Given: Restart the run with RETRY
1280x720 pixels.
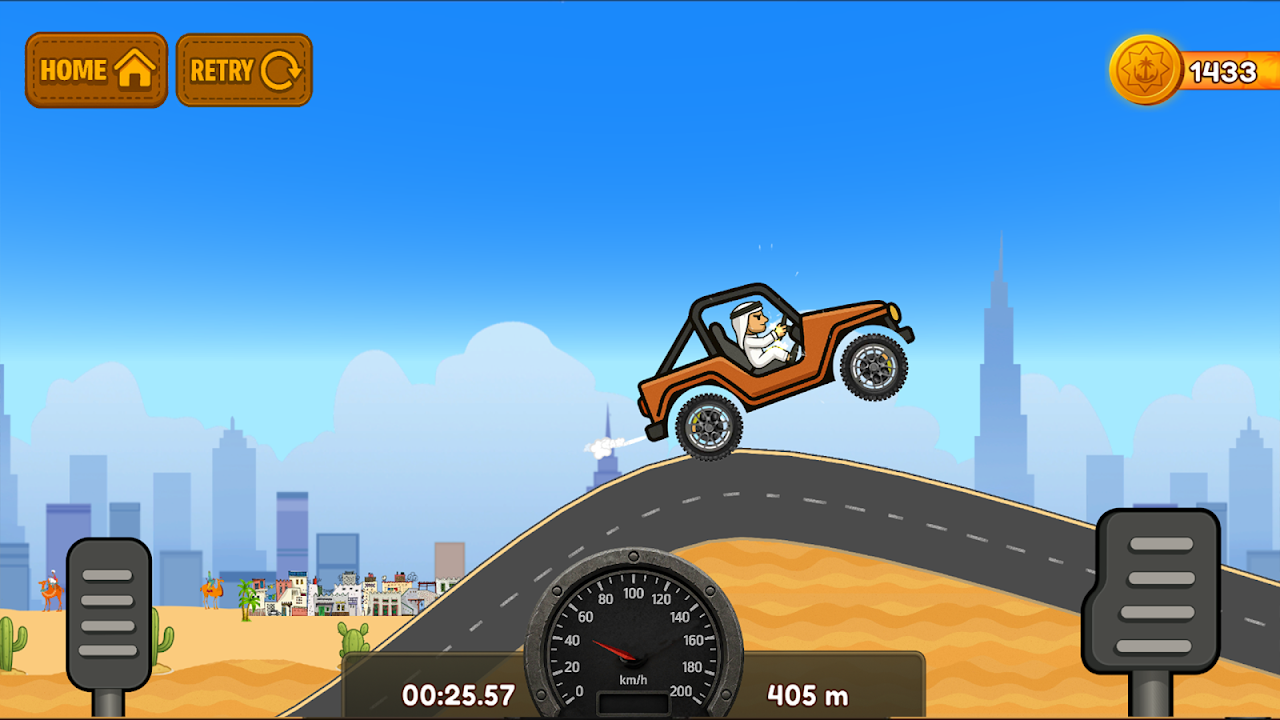Looking at the screenshot, I should click(x=244, y=70).
